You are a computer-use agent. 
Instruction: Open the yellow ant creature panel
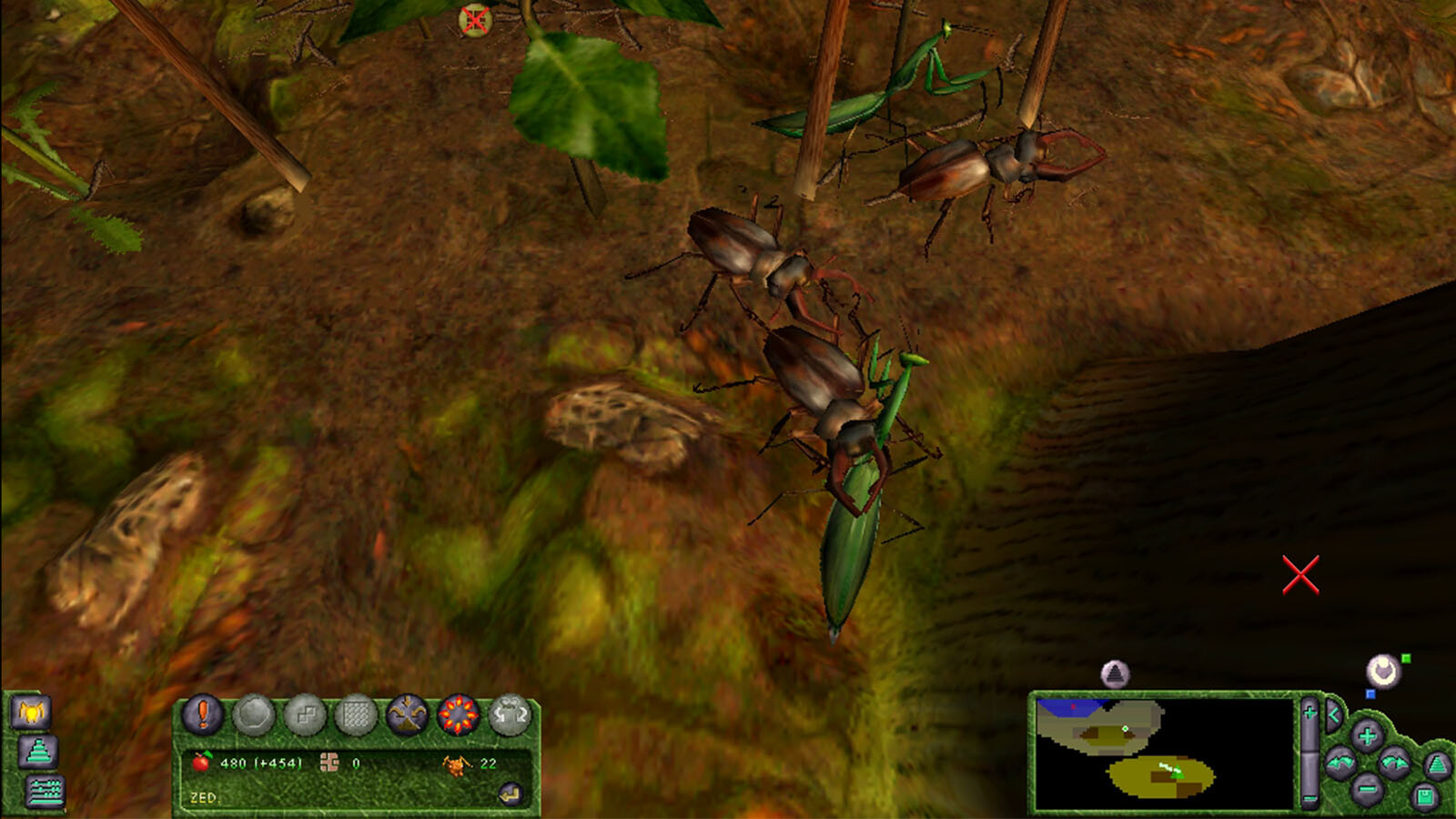[x=31, y=712]
